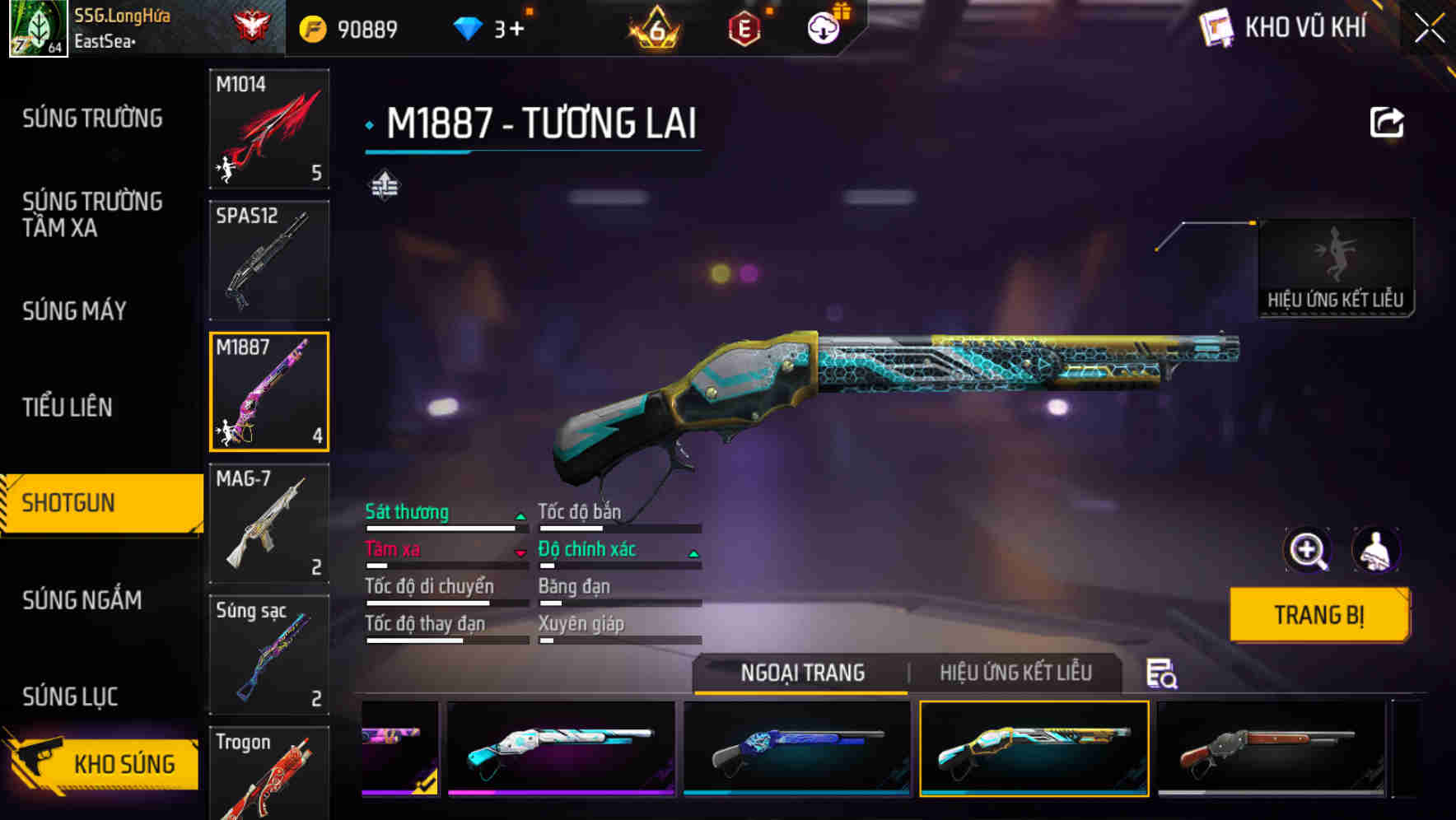Select MAG-7 from the weapon list
This screenshot has width=1456, height=820.
pos(268,524)
